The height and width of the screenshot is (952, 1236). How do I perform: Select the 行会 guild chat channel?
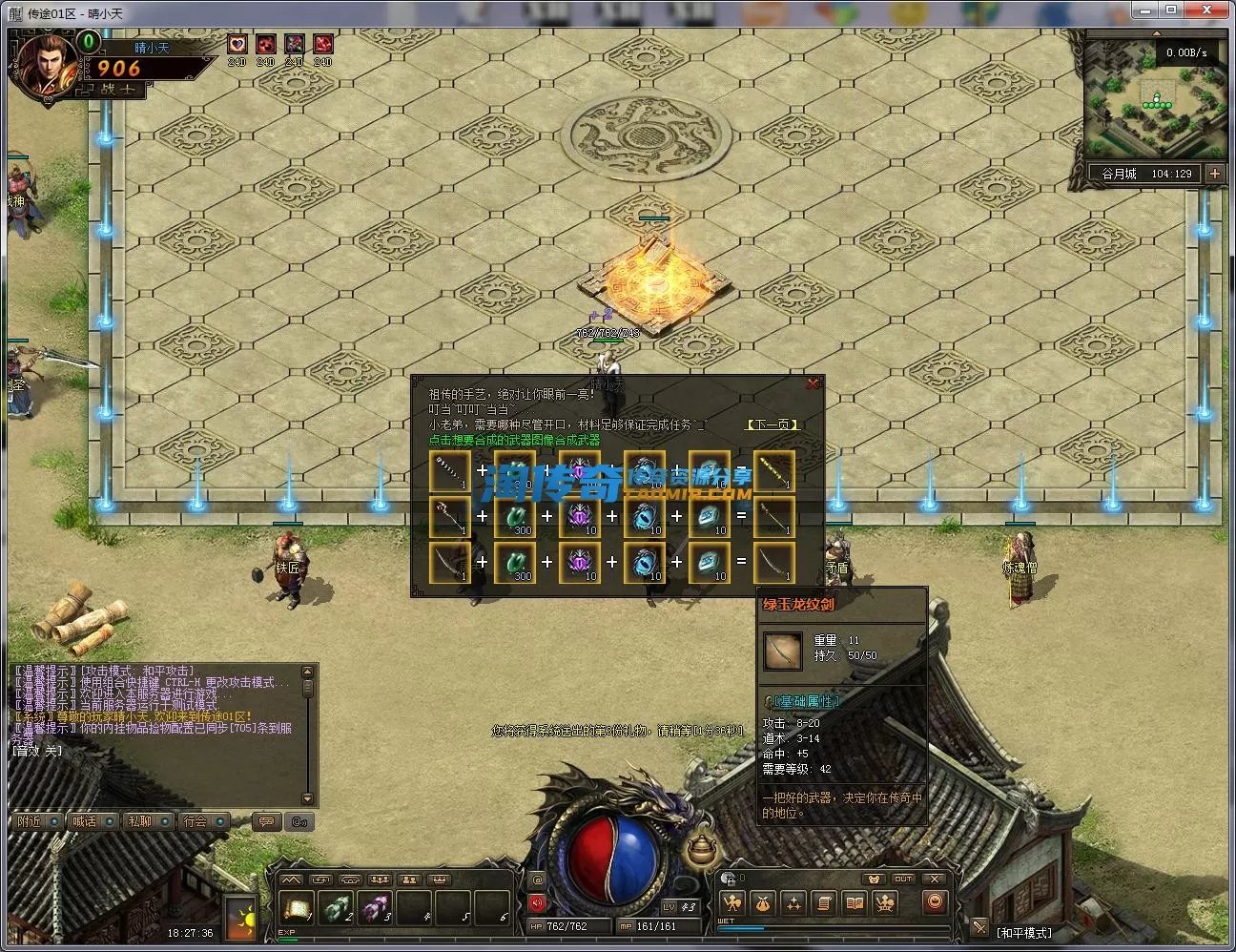[x=196, y=821]
